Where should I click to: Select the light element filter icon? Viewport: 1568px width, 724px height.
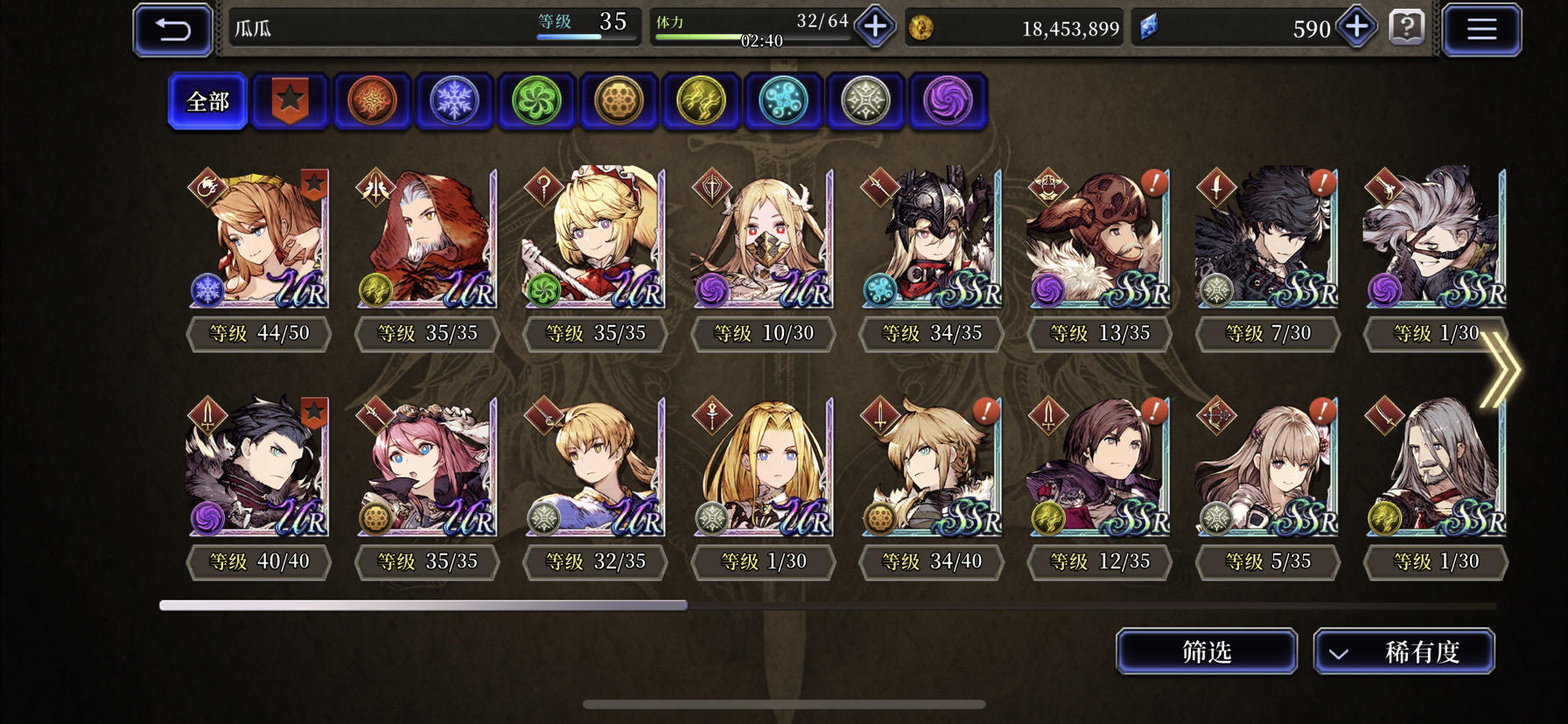click(865, 101)
